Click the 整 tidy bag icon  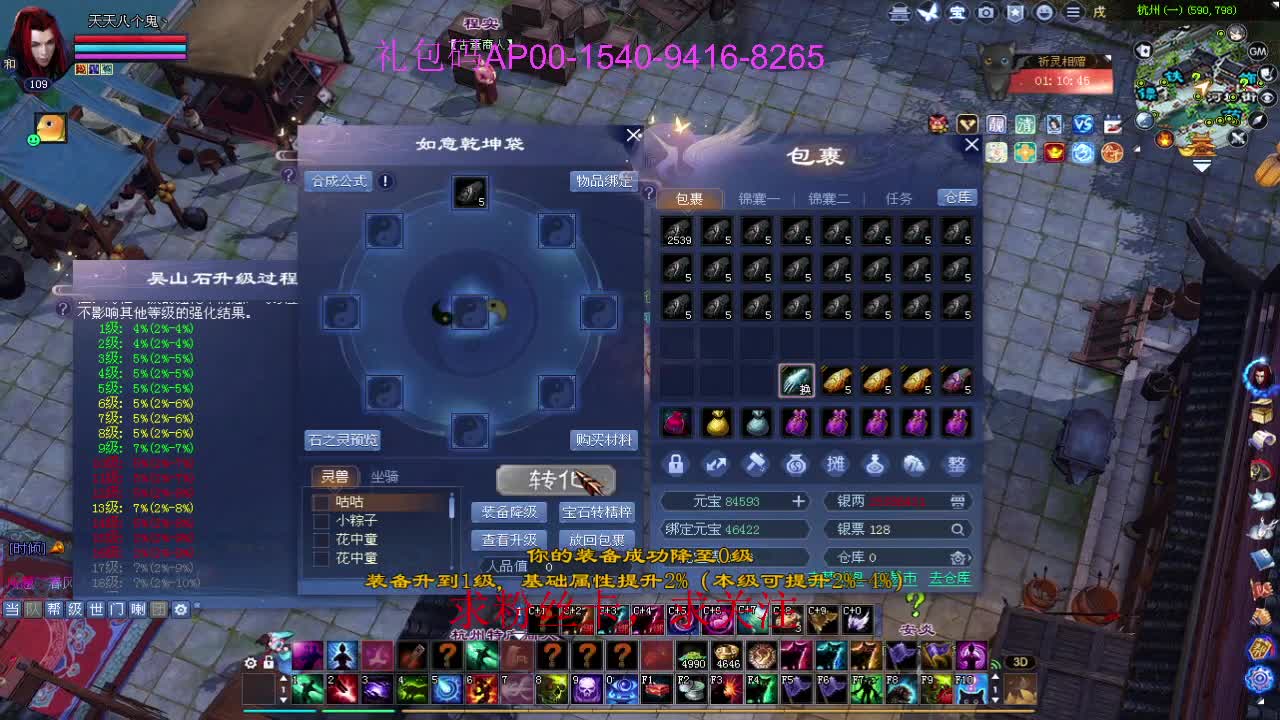(x=956, y=464)
